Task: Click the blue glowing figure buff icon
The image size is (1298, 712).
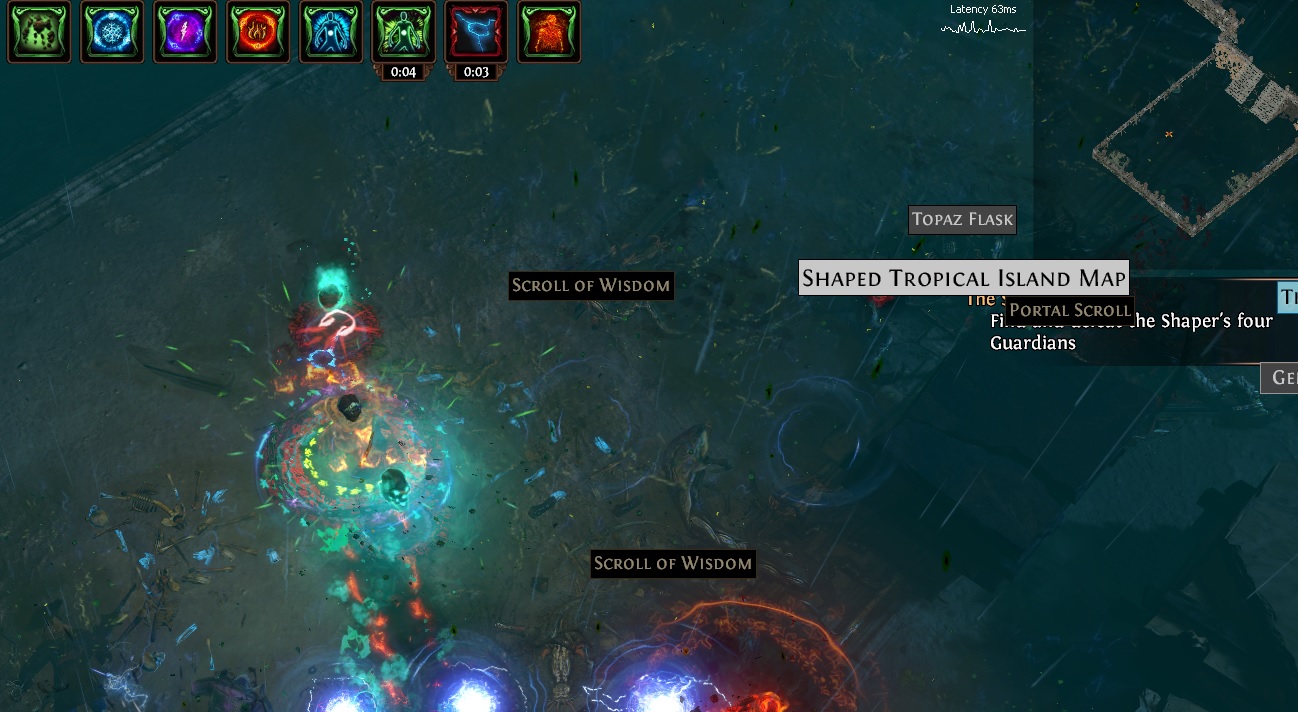Action: coord(331,31)
